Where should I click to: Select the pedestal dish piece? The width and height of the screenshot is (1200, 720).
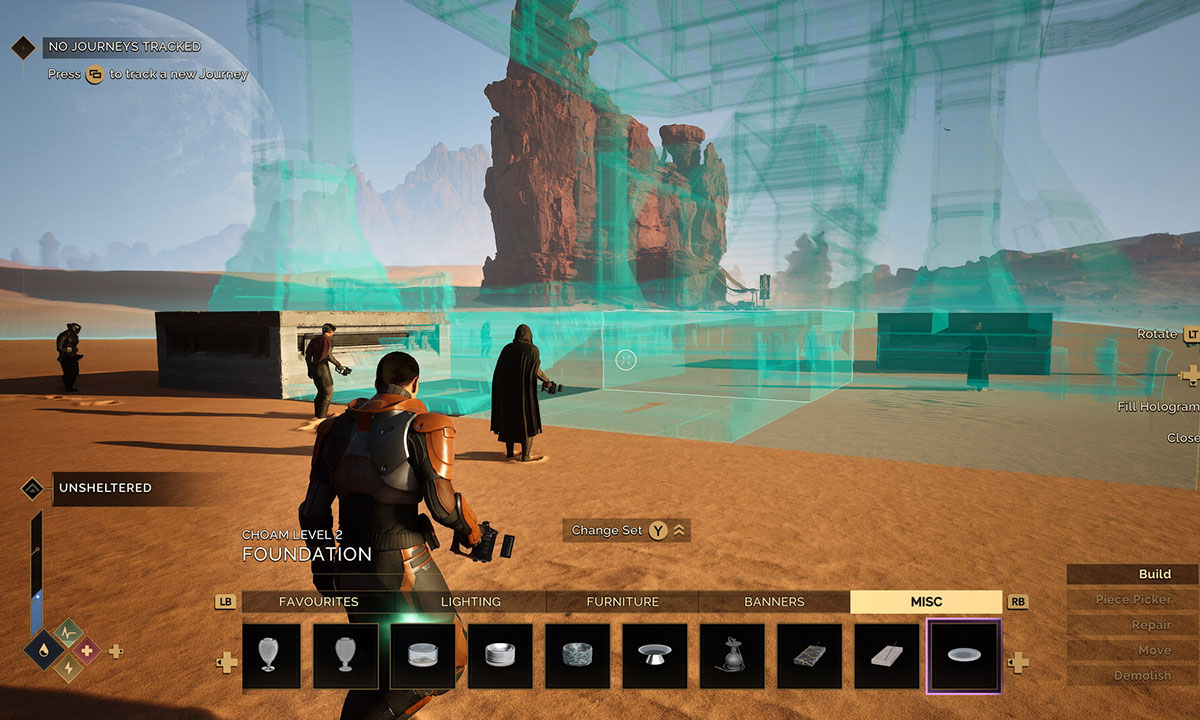click(655, 656)
